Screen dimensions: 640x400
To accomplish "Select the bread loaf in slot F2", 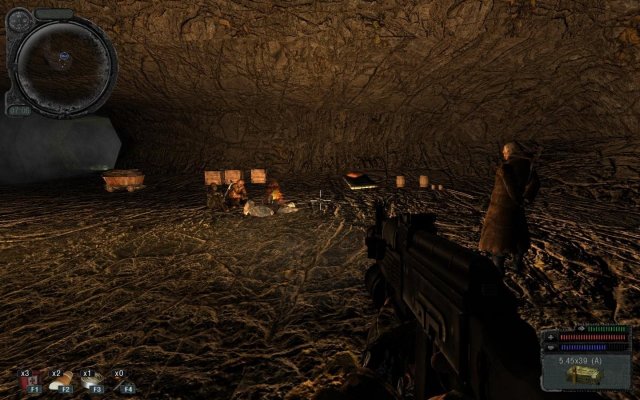I will [61, 381].
